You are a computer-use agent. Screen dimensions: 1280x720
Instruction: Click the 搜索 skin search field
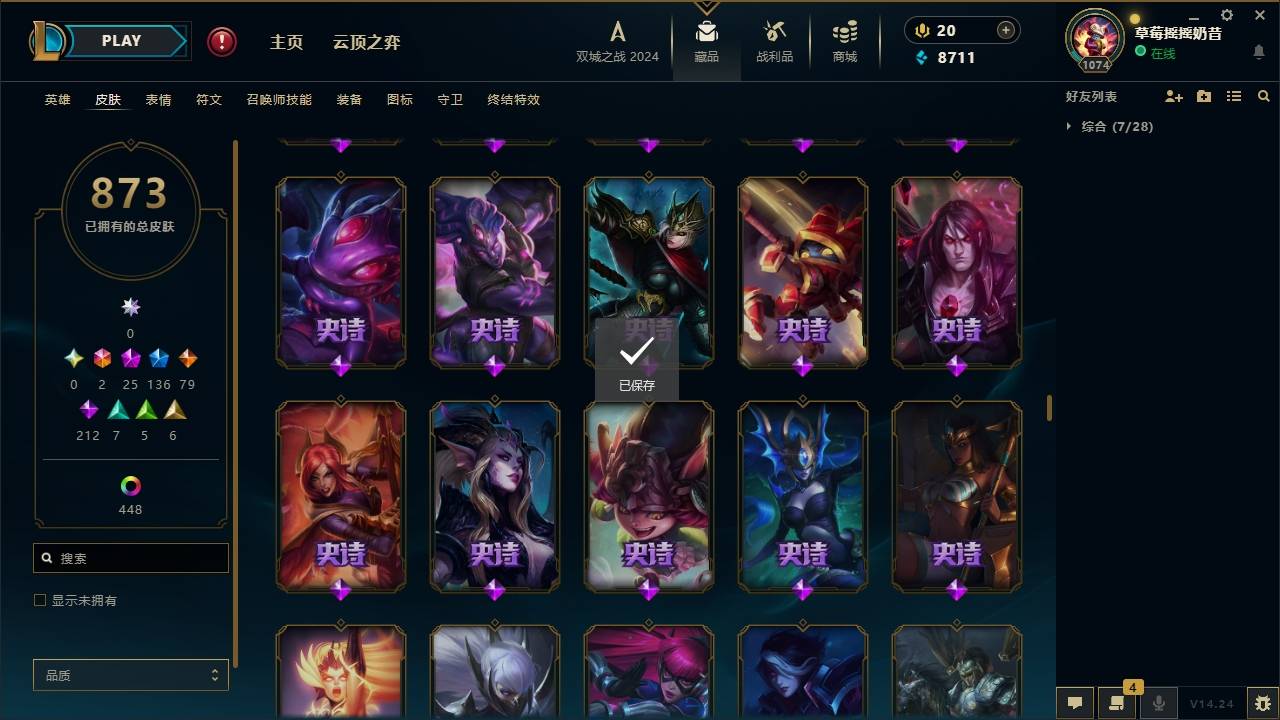(x=130, y=558)
